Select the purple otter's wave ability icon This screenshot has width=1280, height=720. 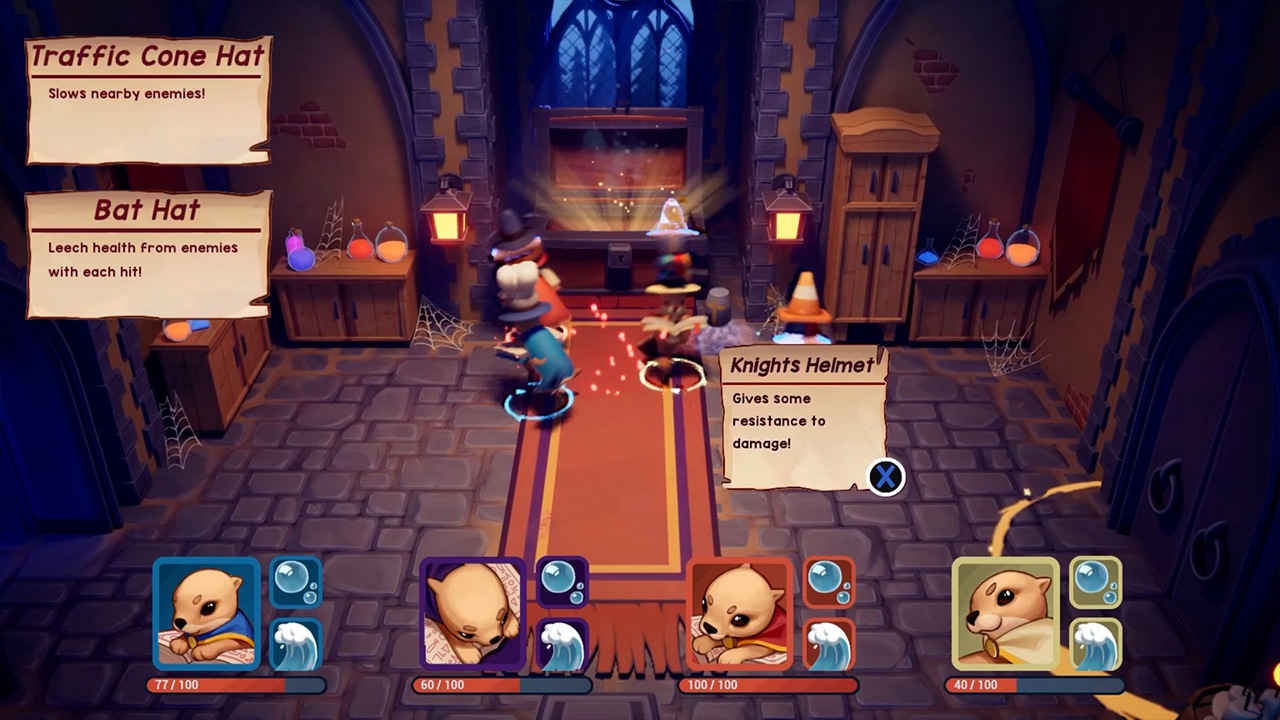tap(563, 644)
